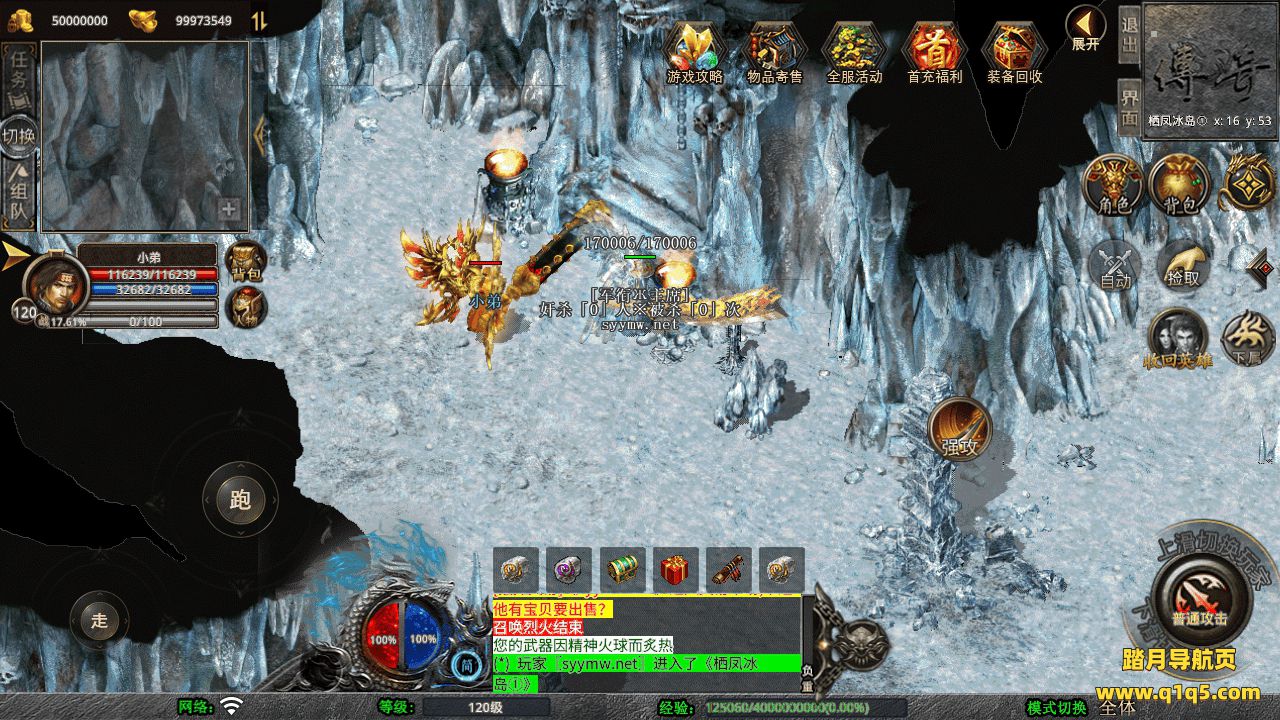Select the red gift box quick slot

675,570
